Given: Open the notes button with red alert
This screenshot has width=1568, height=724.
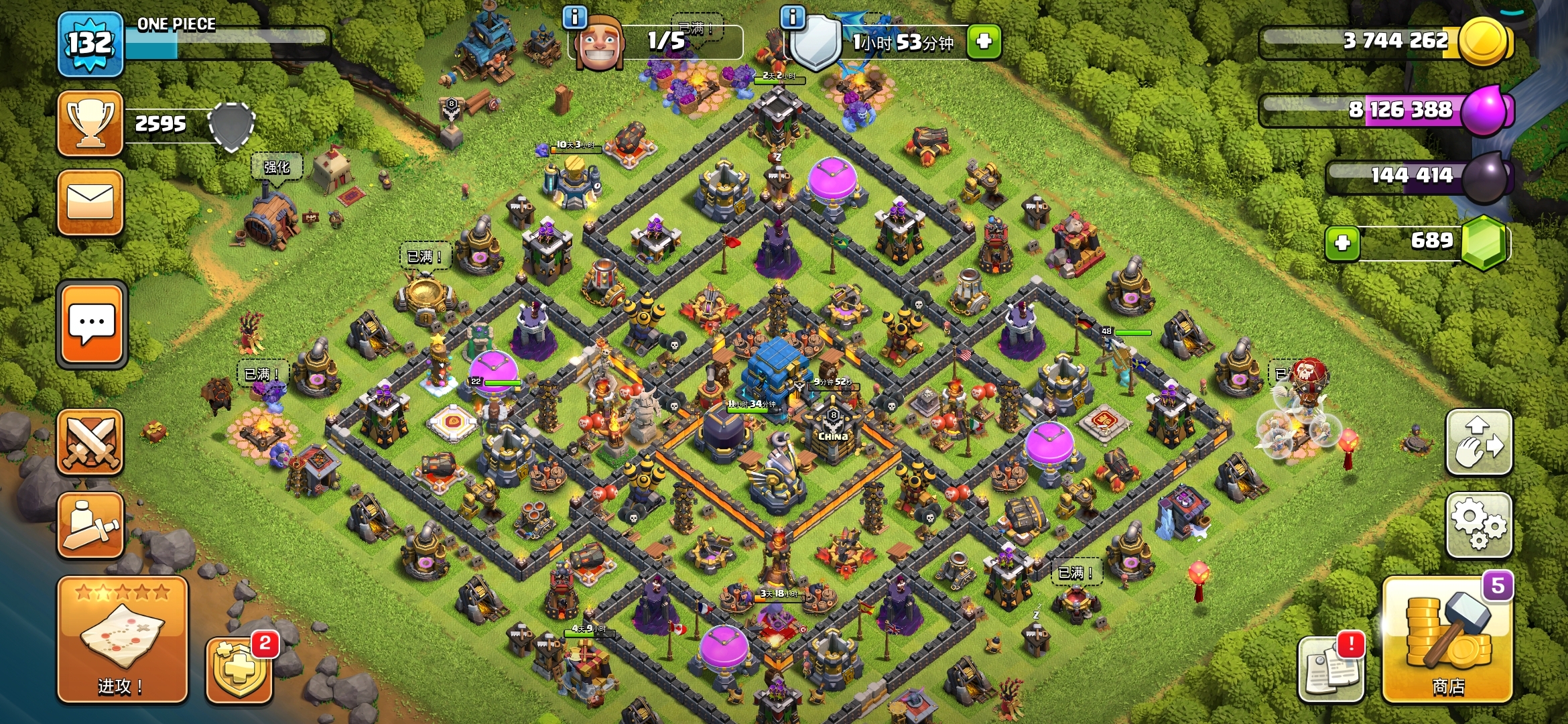Looking at the screenshot, I should [1331, 669].
